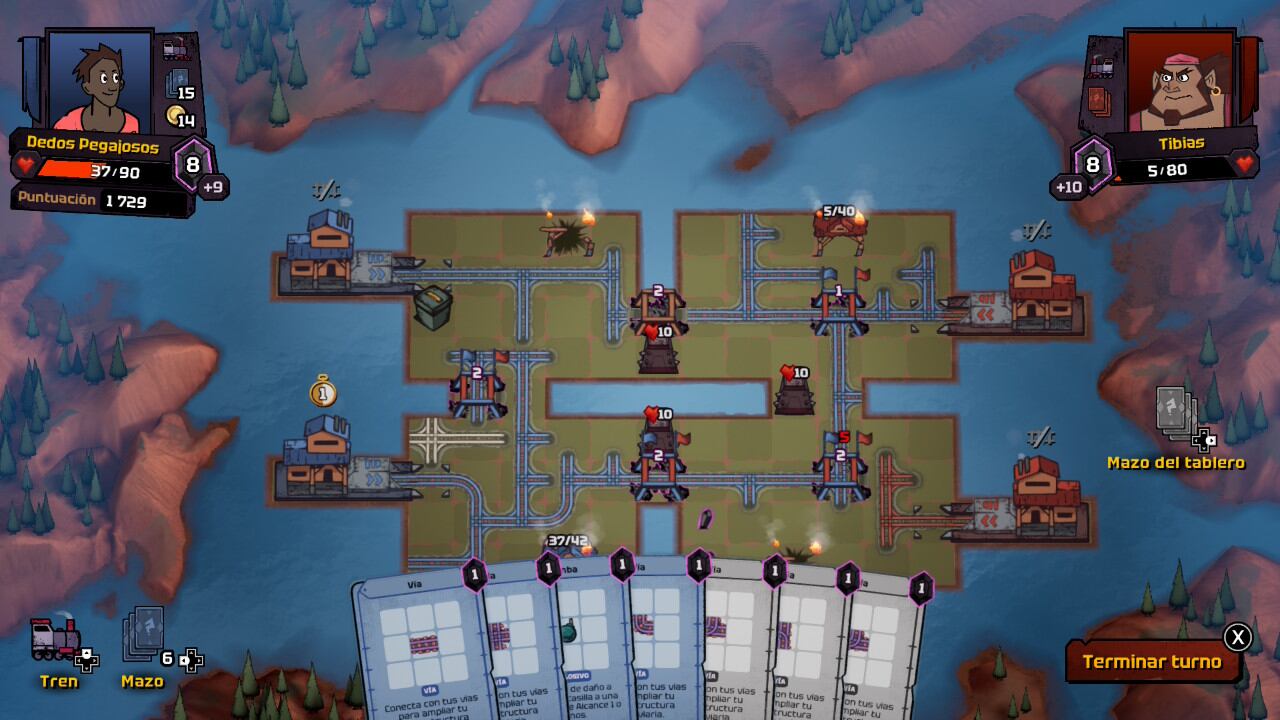The width and height of the screenshot is (1280, 720).
Task: Click Tibias's train icon beside portrait
Action: [x=1103, y=64]
